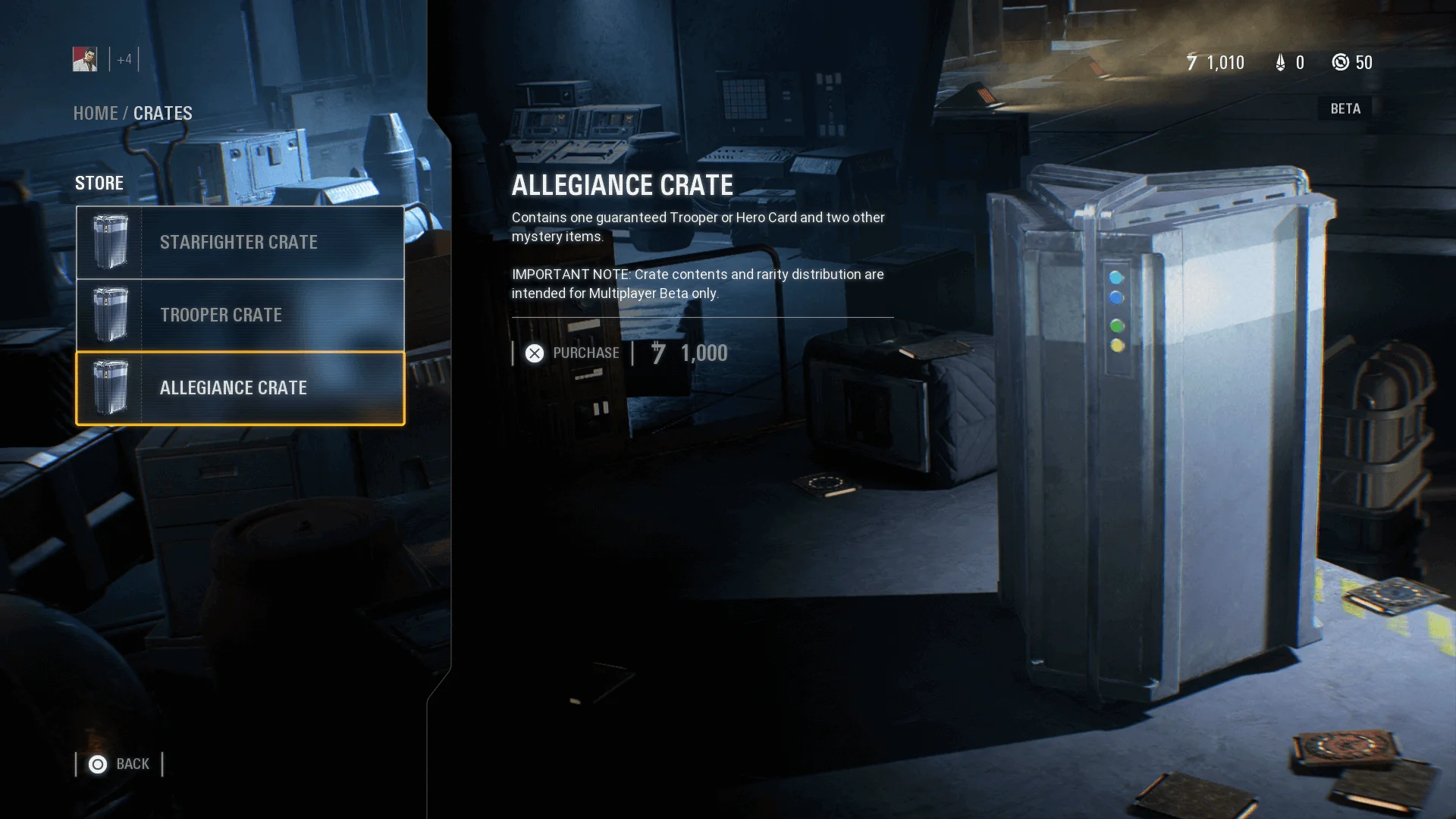The image size is (1456, 819).
Task: Select the Trooper Crate icon
Action: click(110, 315)
